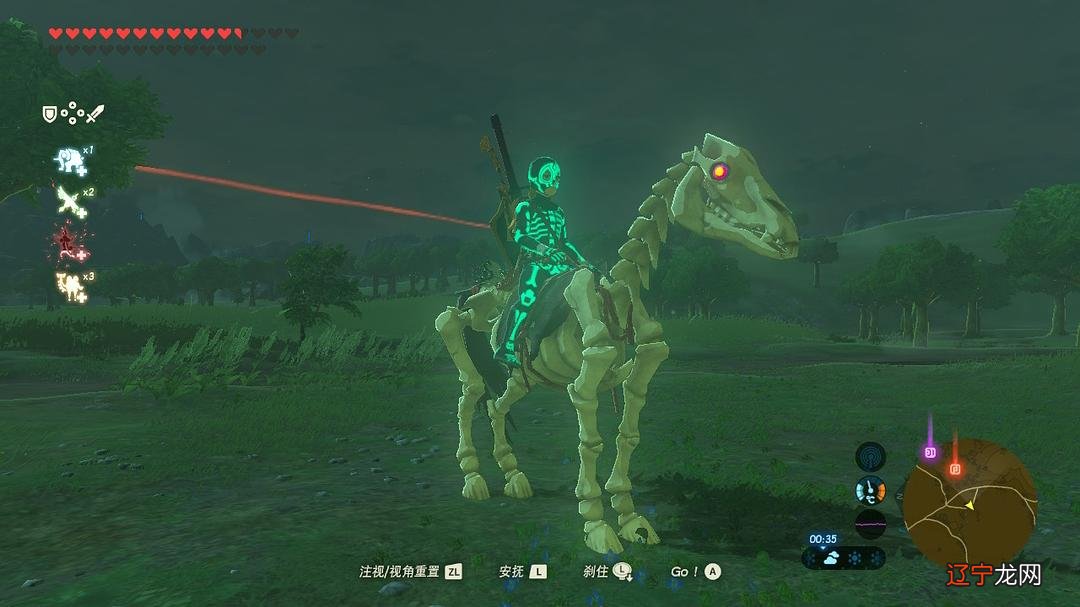This screenshot has height=607, width=1080.
Task: Click the 辽宁龙网 watermark logo
Action: (x=996, y=573)
